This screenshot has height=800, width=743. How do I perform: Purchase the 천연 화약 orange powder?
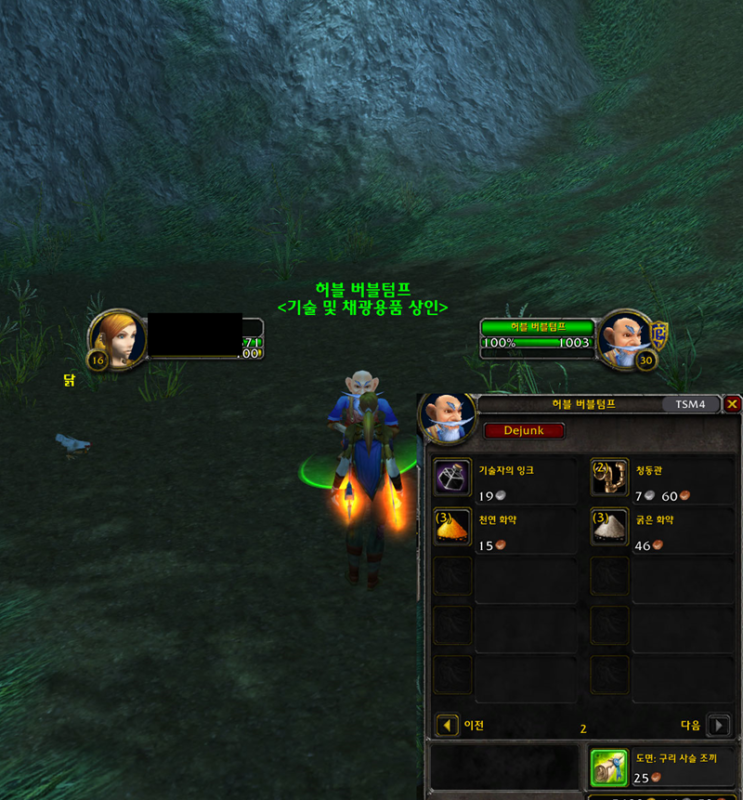point(453,527)
